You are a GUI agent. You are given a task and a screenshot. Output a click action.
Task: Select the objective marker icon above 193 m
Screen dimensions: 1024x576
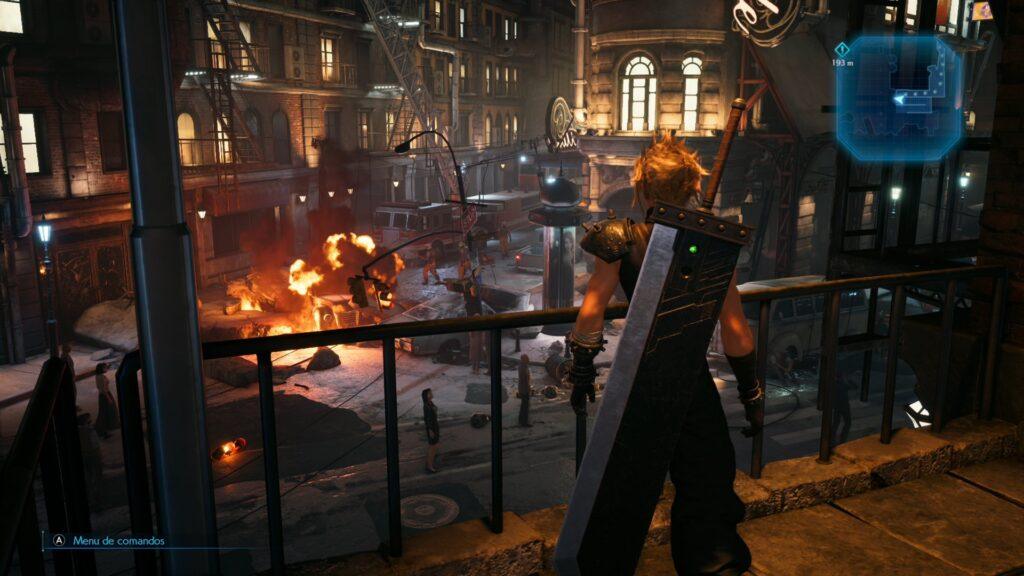842,49
